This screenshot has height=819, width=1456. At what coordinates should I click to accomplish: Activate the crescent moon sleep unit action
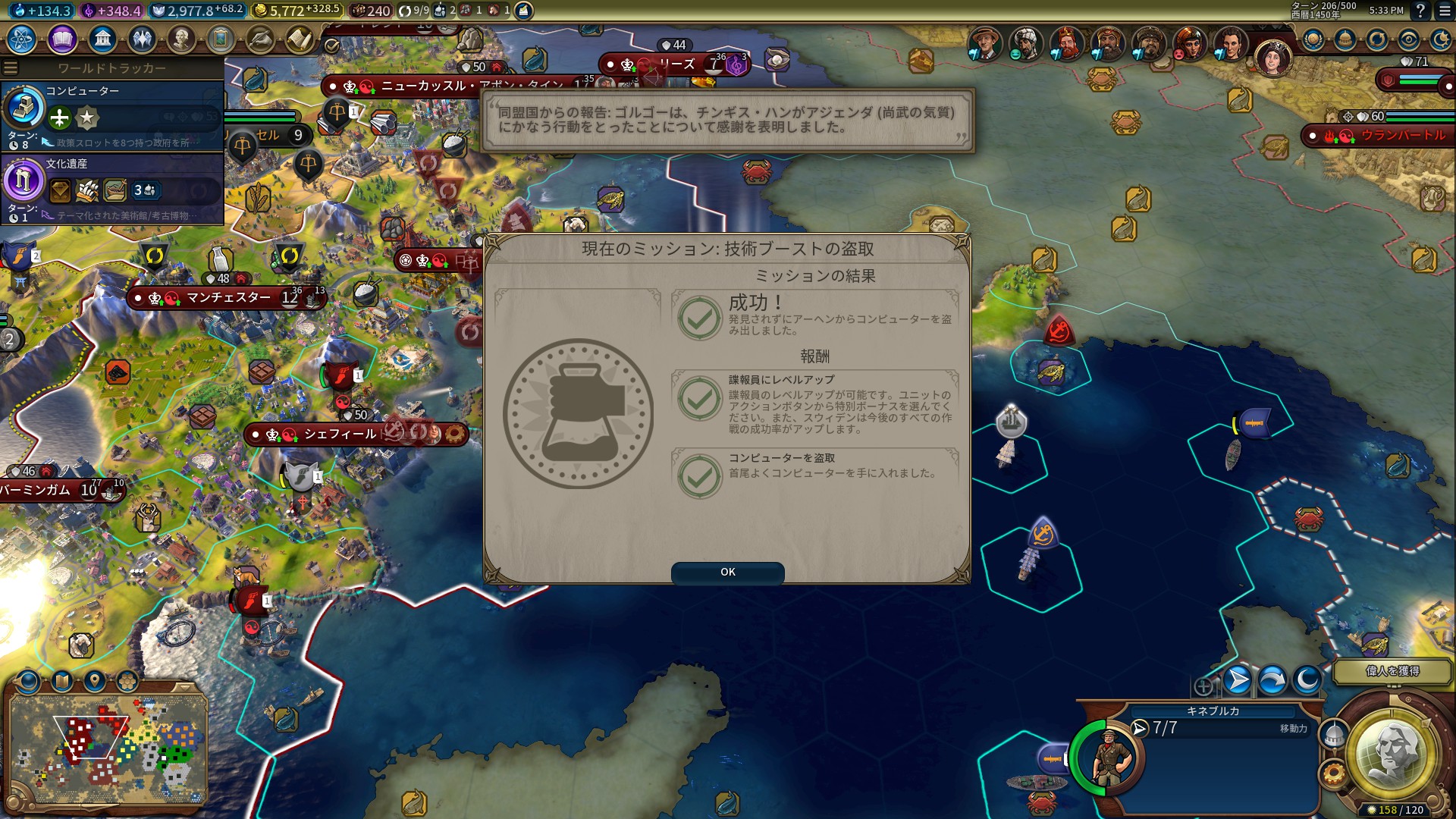pyautogui.click(x=1307, y=680)
